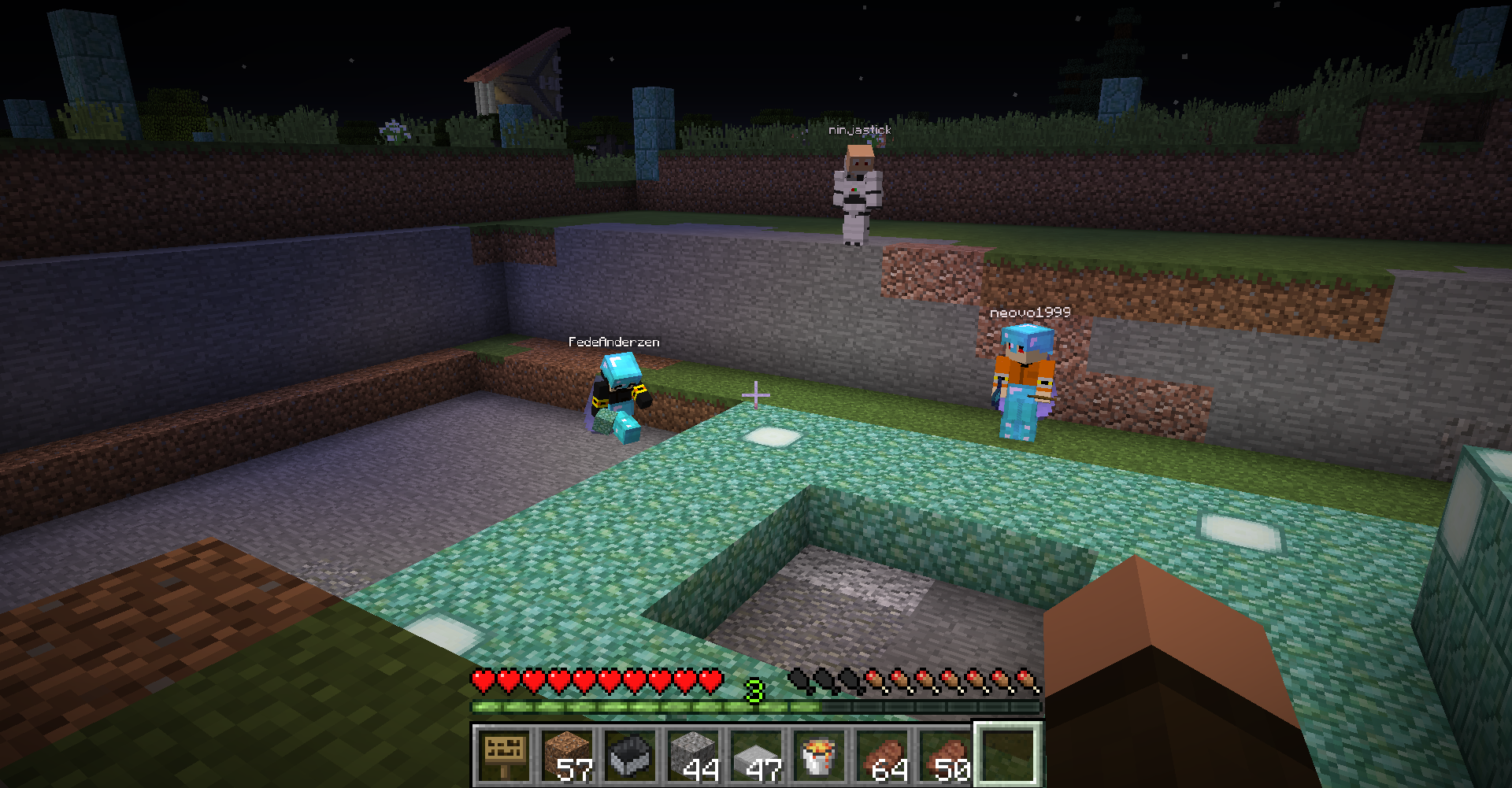Select the gravel stack of 44
Viewport: 1512px width, 788px height.
click(x=693, y=754)
